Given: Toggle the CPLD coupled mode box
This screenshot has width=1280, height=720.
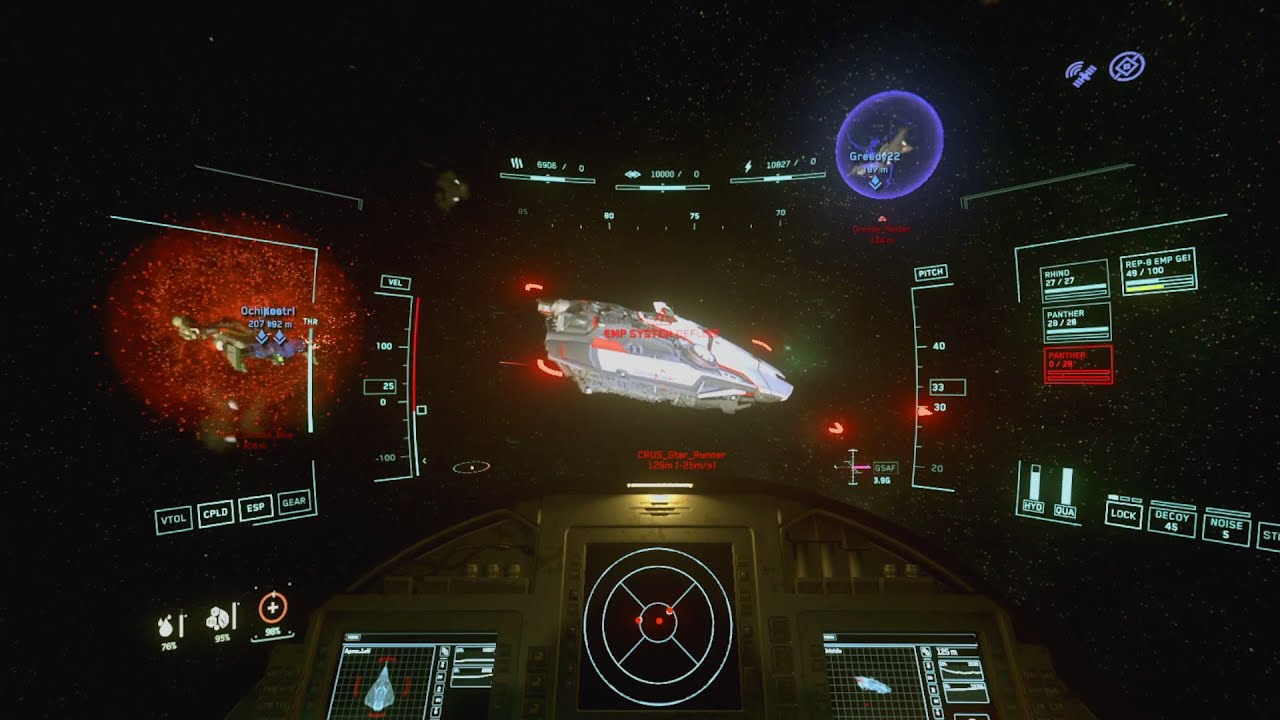Looking at the screenshot, I should point(216,513).
